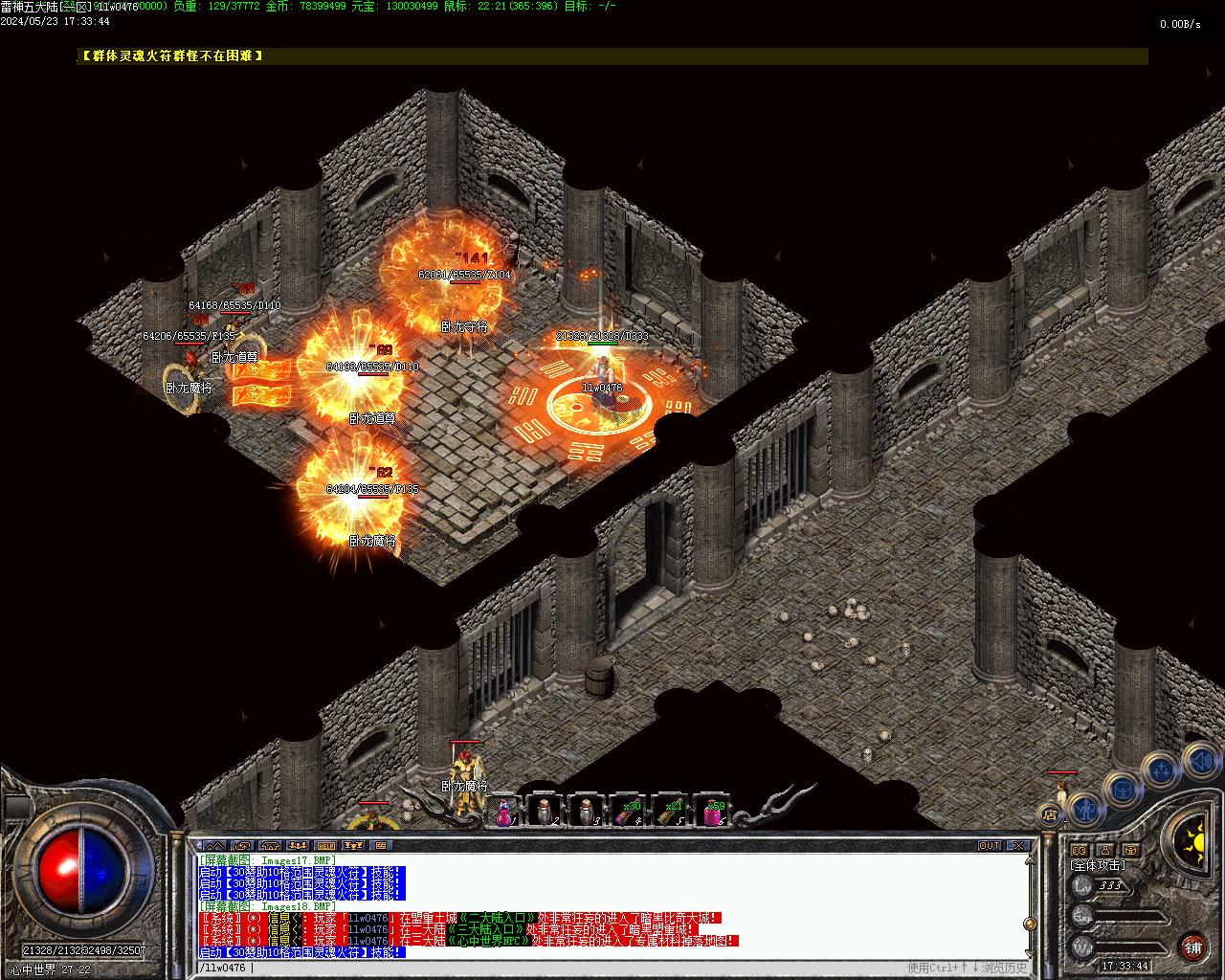Open the 店 shop button
1225x980 pixels.
pyautogui.click(x=1050, y=815)
